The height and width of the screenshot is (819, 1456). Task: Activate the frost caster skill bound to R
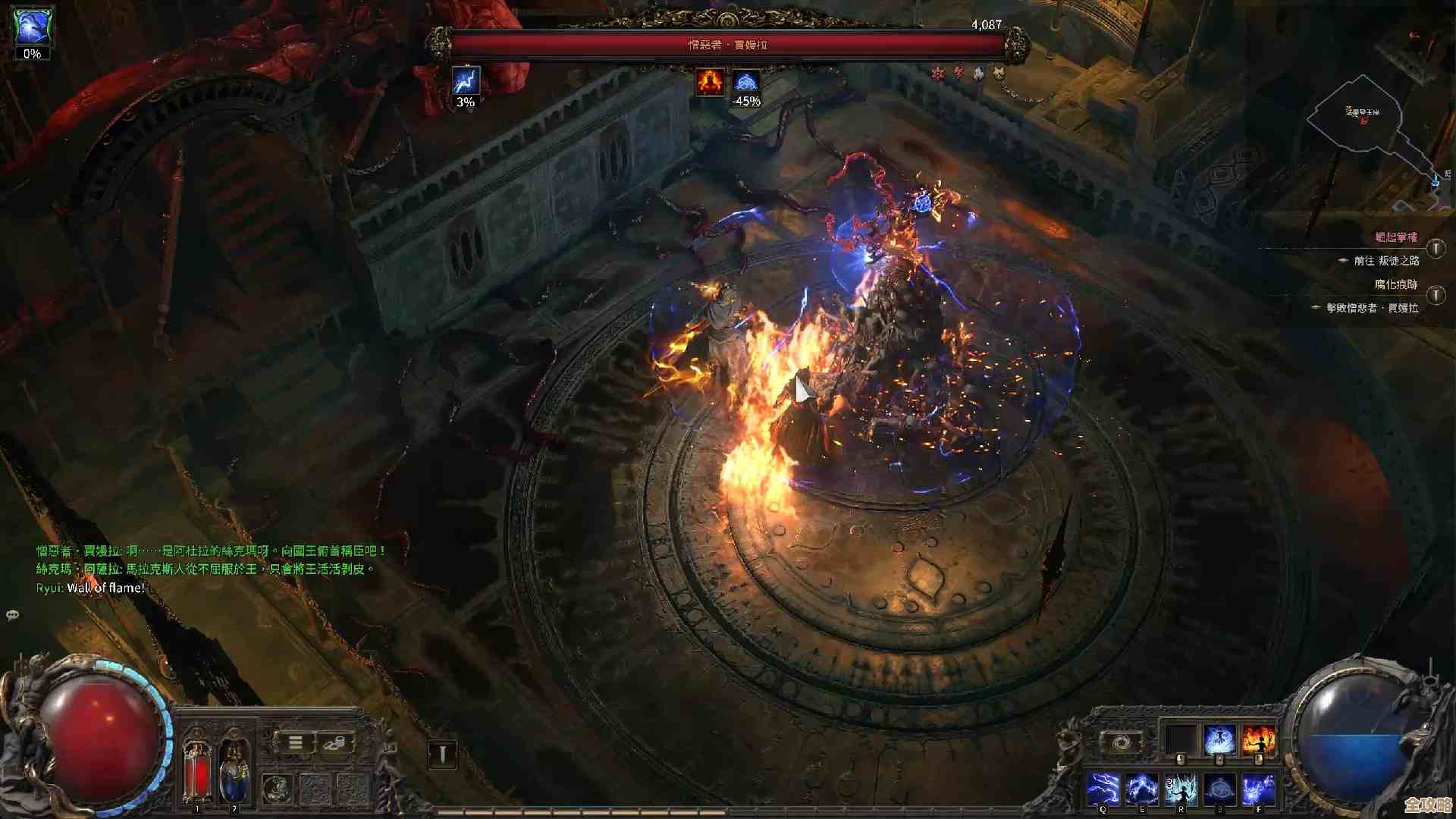(1181, 789)
